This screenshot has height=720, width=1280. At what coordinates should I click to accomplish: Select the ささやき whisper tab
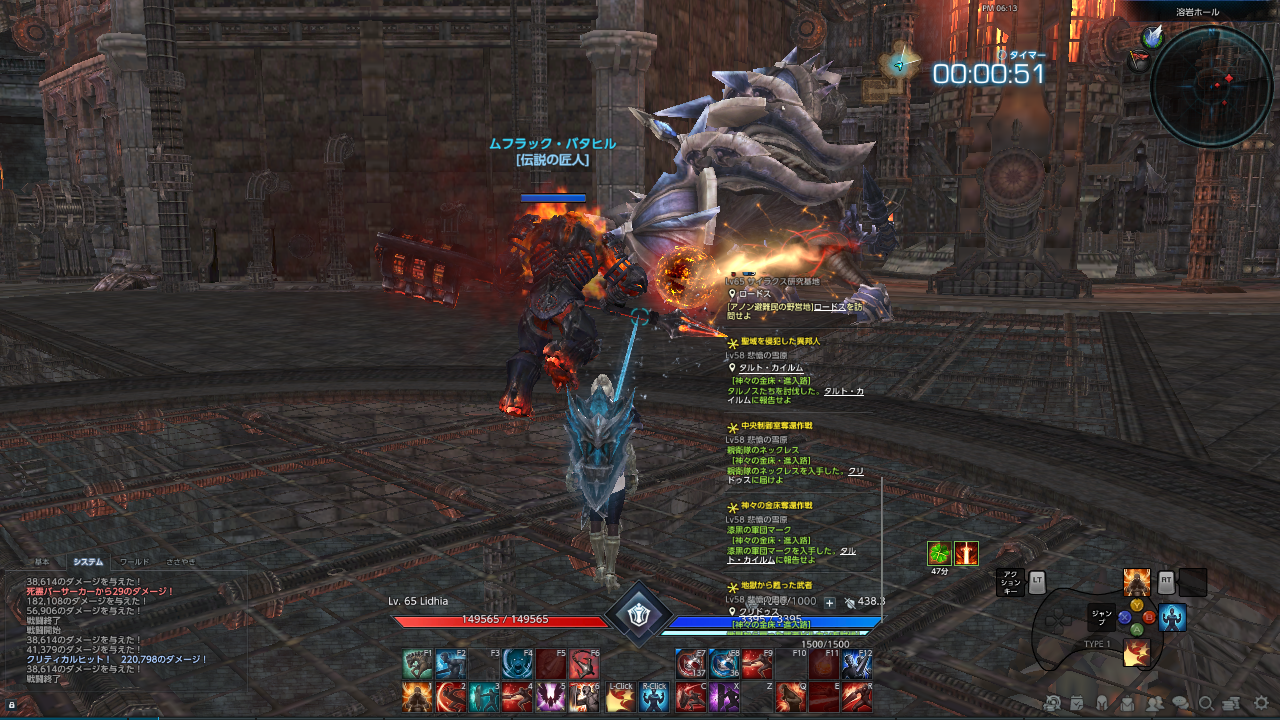(181, 562)
